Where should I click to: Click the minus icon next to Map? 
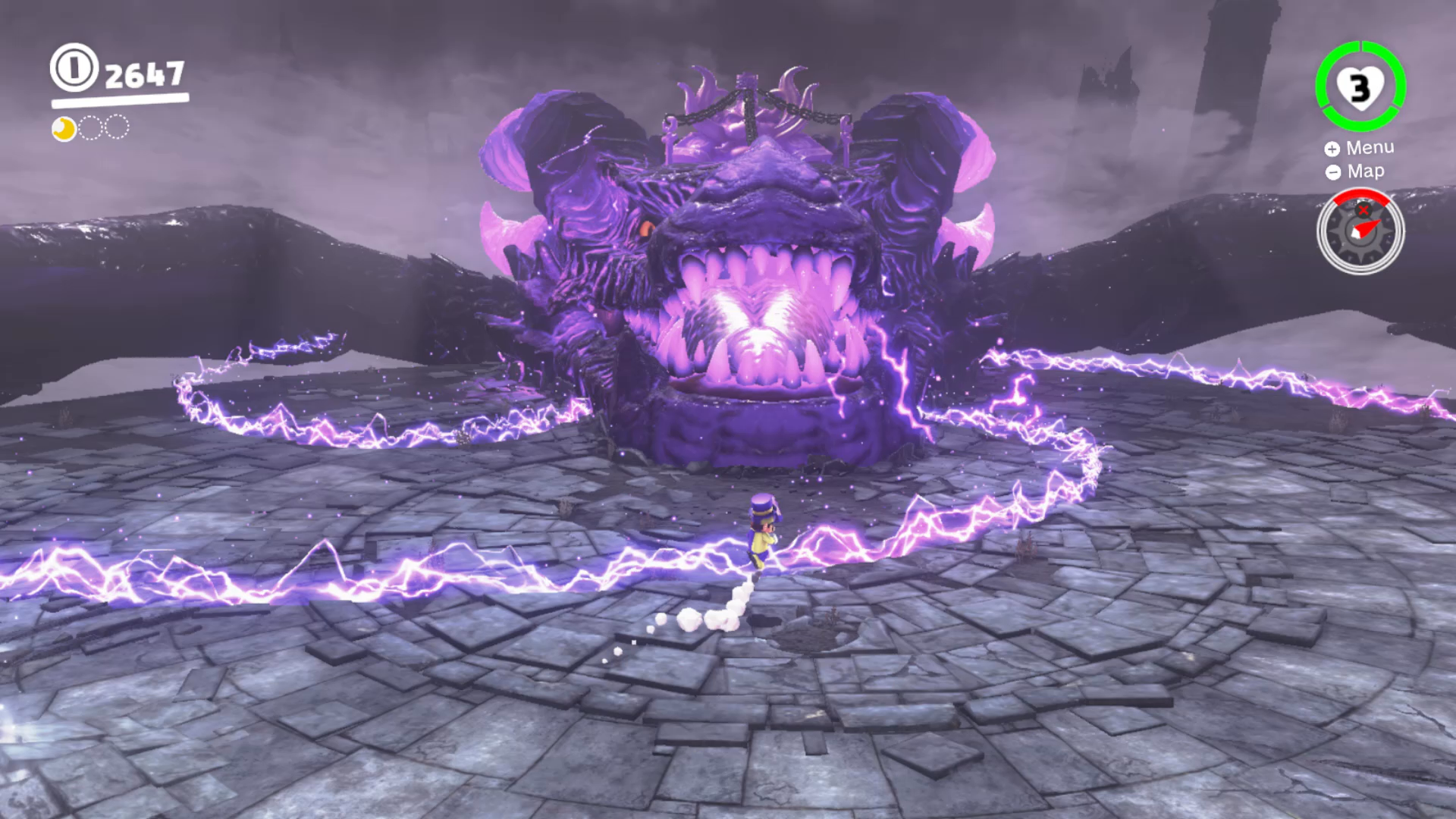coord(1332,171)
